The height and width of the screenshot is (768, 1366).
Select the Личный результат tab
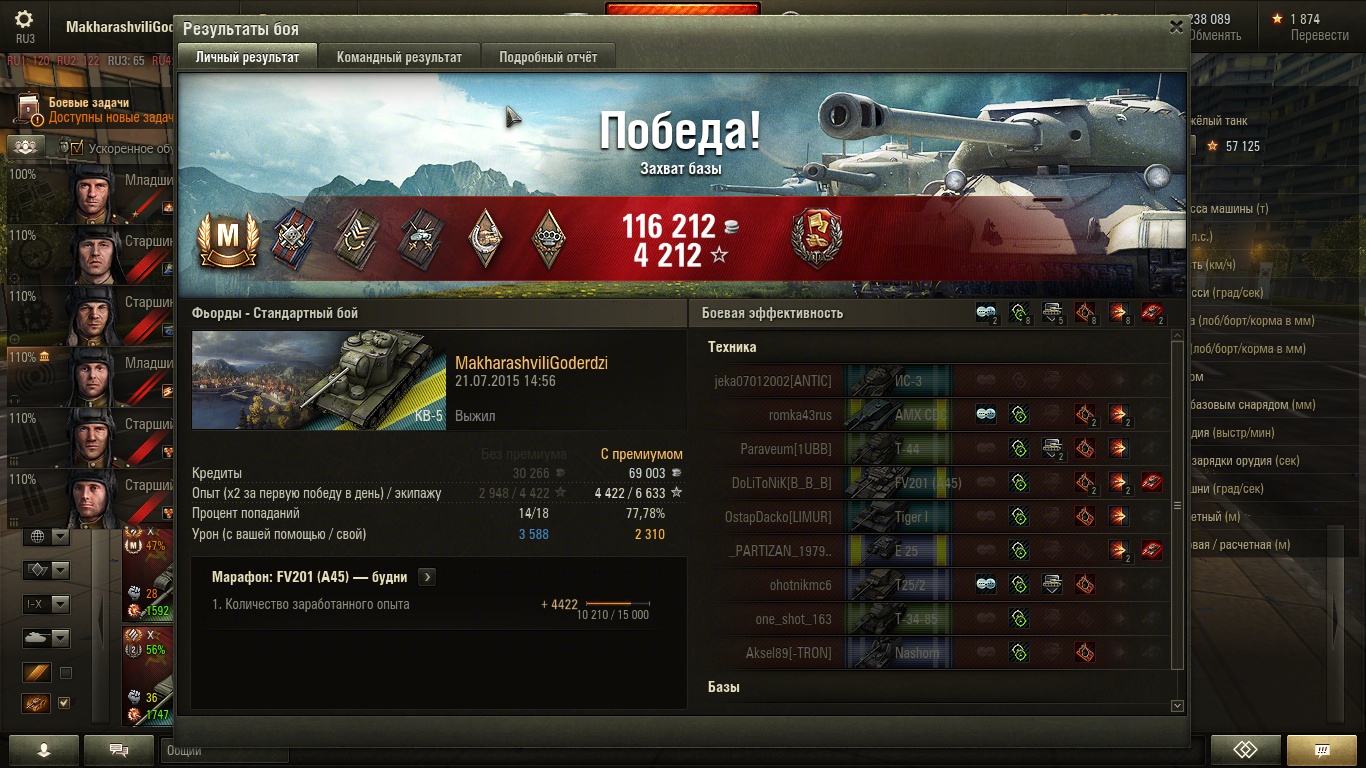tap(247, 57)
